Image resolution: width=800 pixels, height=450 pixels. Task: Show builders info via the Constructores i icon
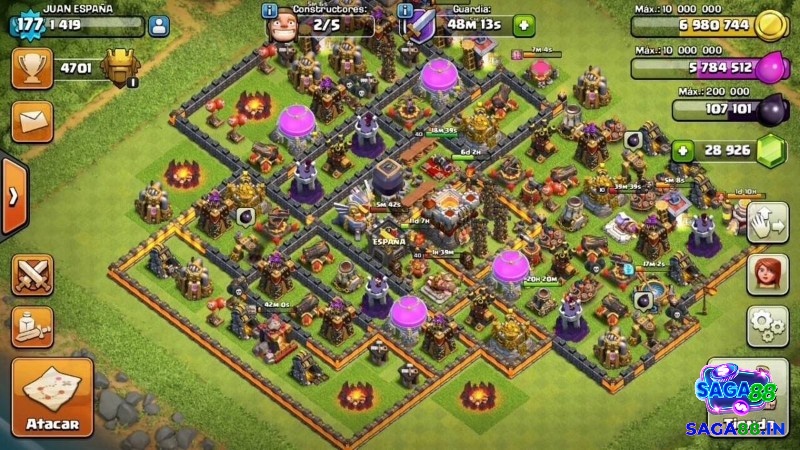[269, 10]
